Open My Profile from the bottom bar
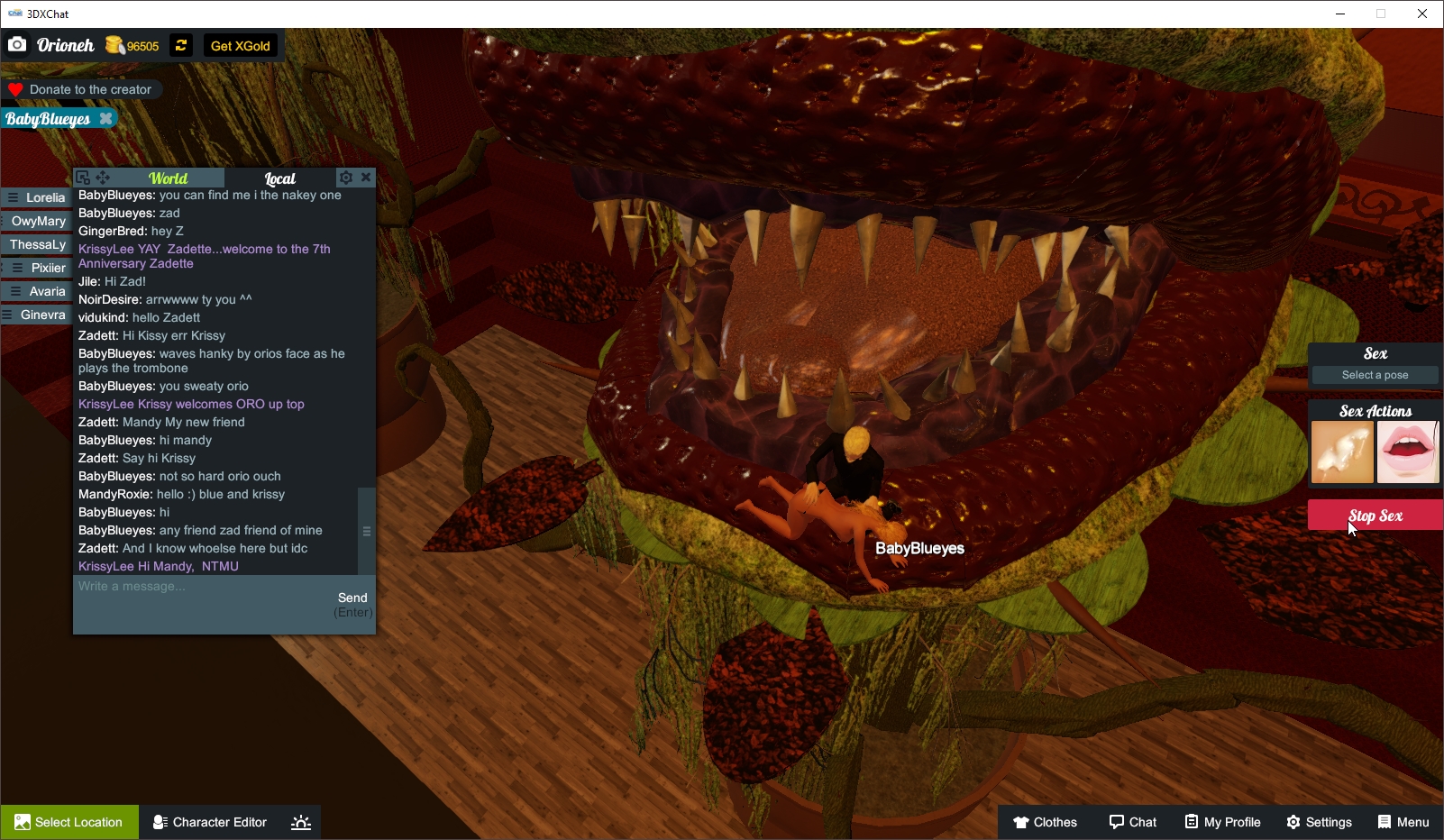 [1222, 822]
